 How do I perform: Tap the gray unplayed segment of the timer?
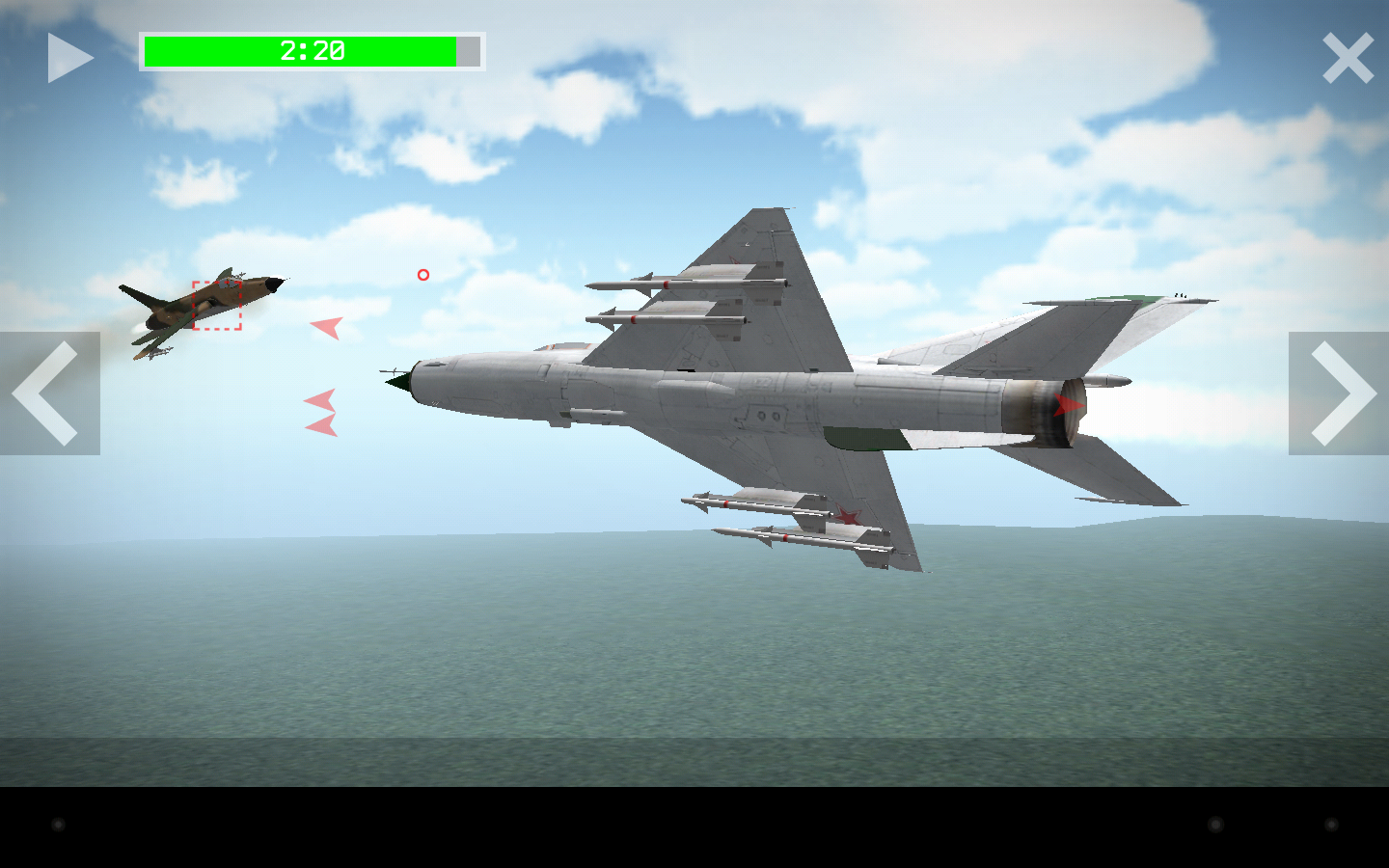tap(467, 51)
